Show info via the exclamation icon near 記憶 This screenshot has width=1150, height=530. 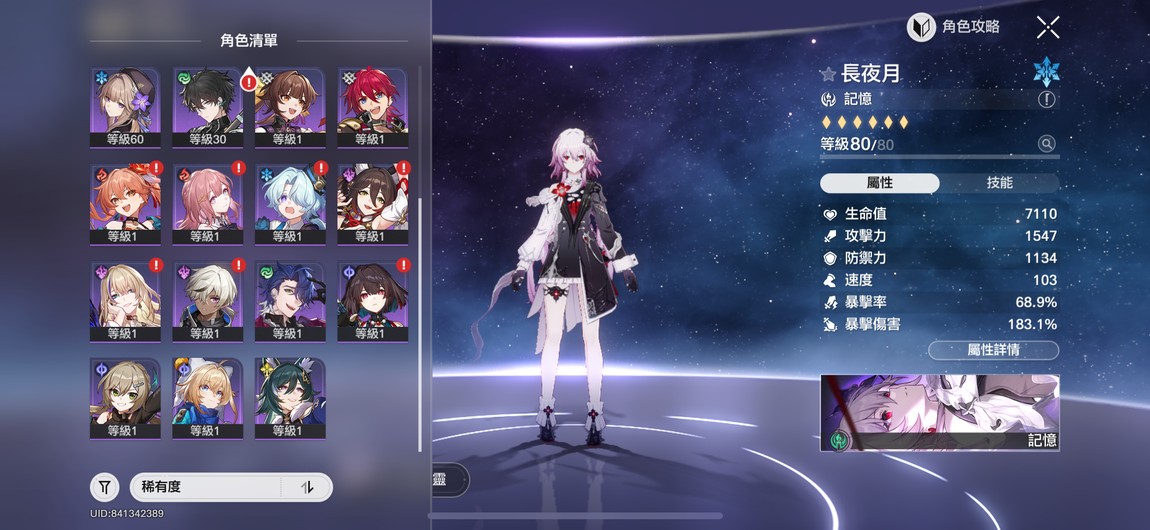[1046, 99]
